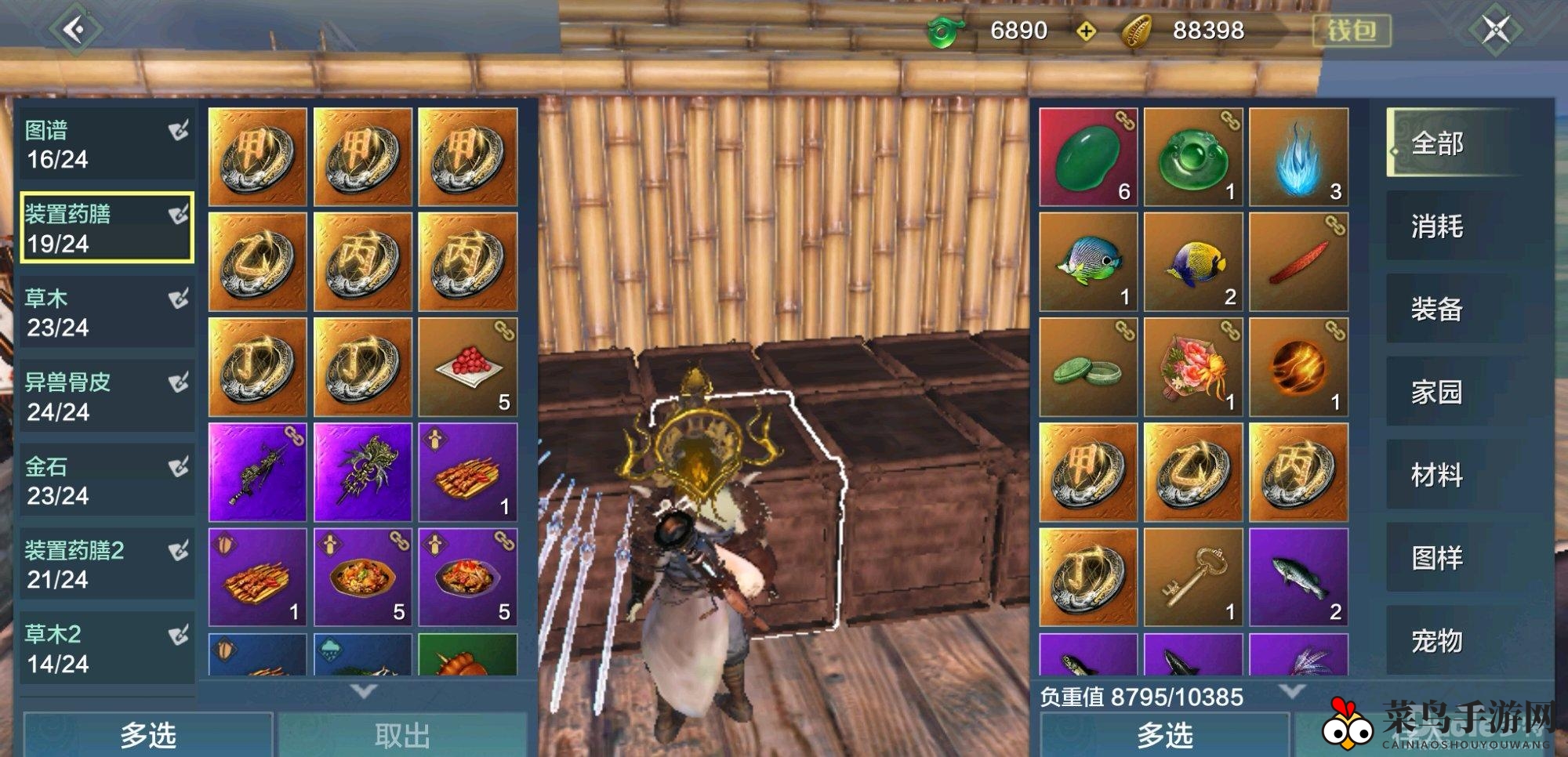Choose the flower bouquet in the bag

pos(1193,367)
